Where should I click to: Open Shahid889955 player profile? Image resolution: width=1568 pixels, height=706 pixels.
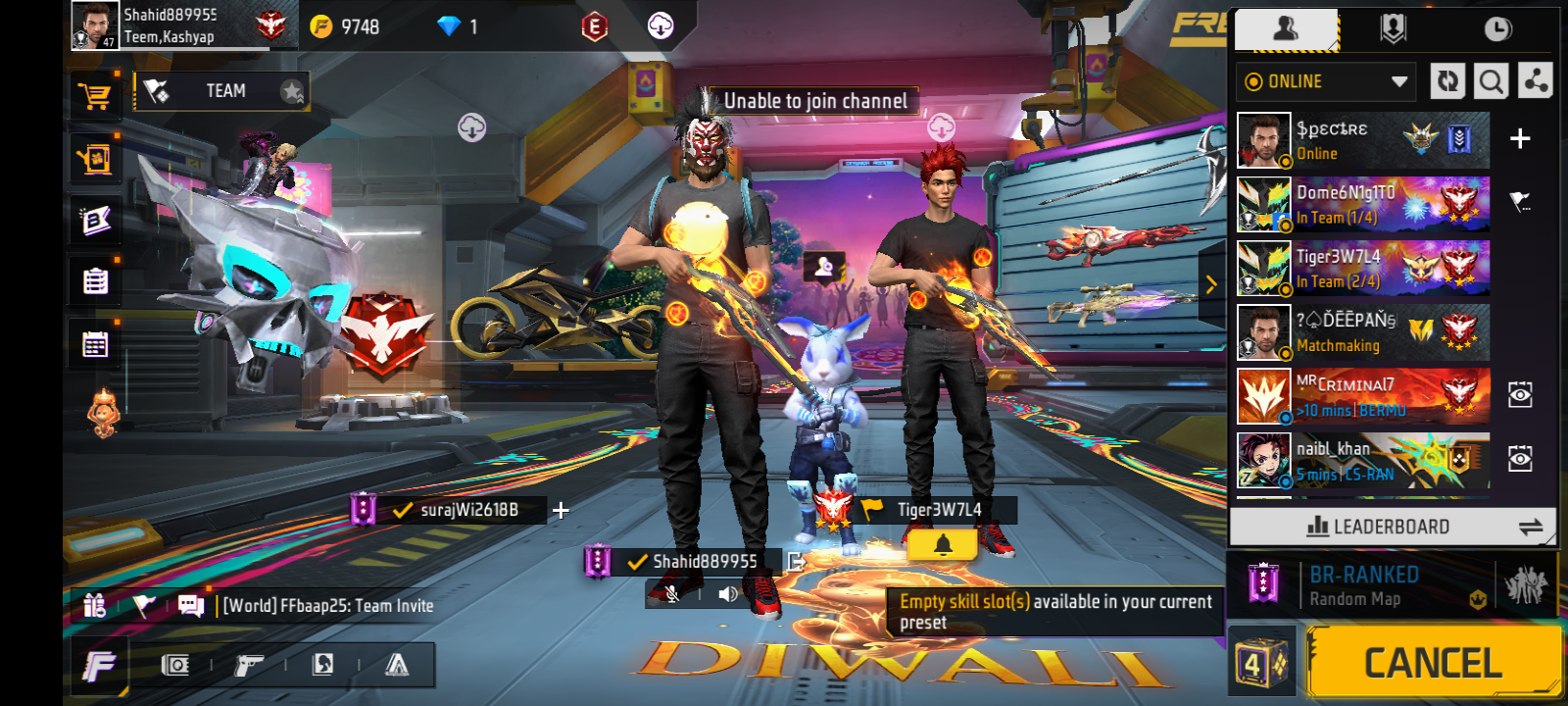tap(96, 25)
